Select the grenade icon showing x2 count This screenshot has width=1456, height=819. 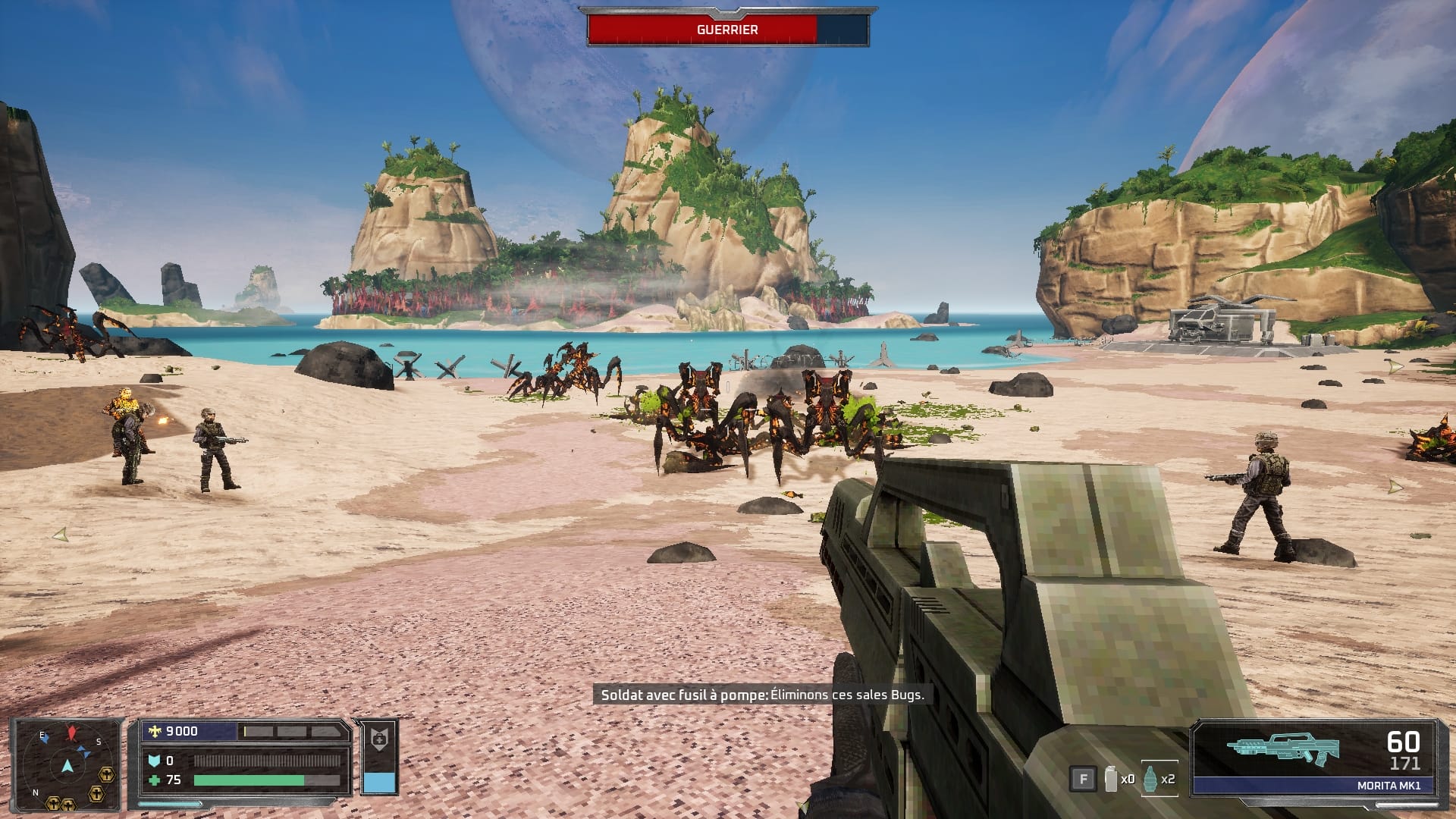[x=1150, y=777]
